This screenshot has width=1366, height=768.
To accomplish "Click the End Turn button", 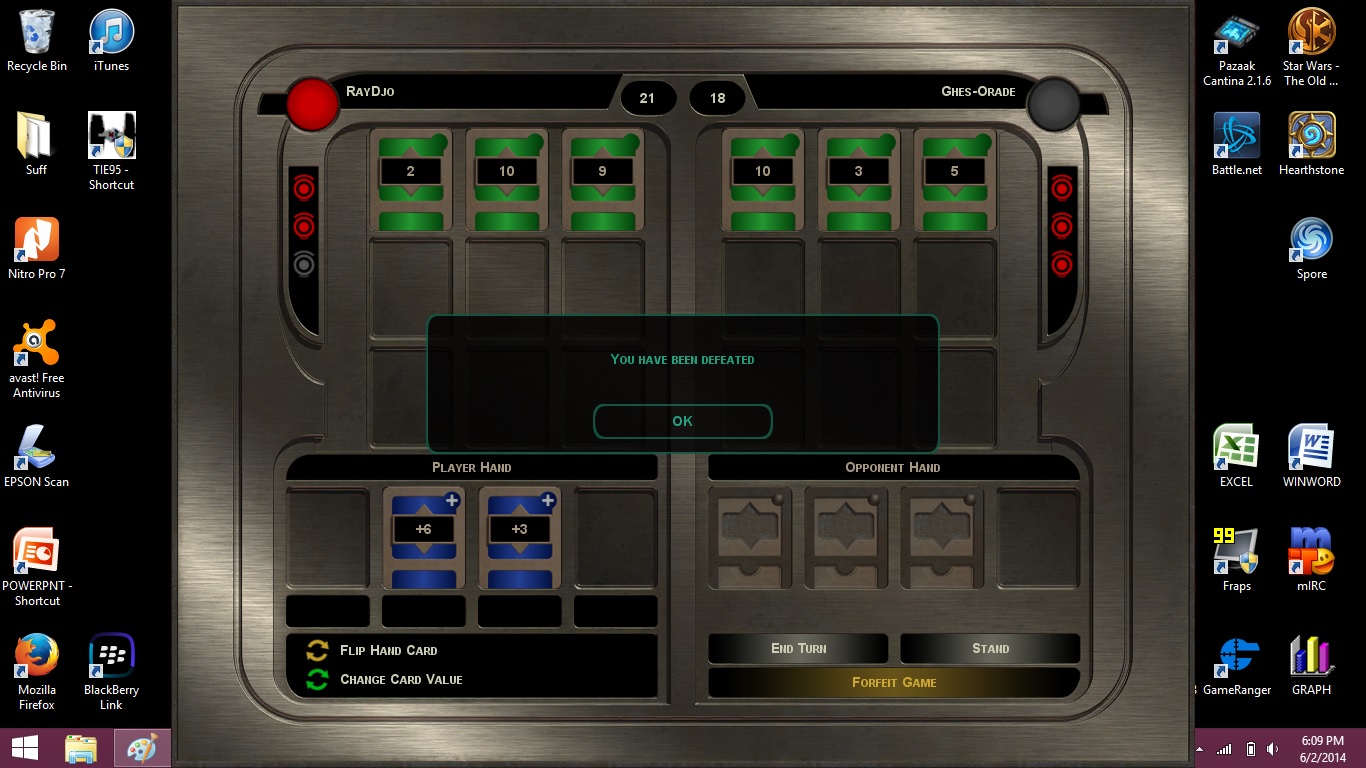I will (798, 648).
